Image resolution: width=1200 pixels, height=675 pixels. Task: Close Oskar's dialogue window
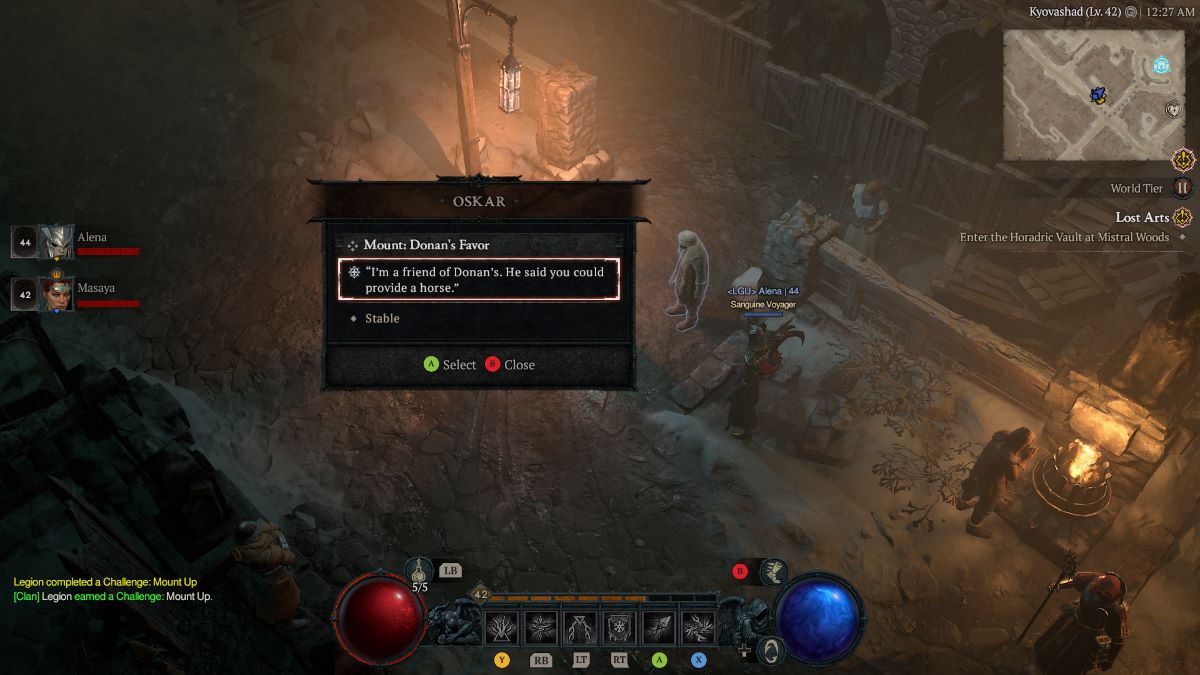click(x=509, y=365)
